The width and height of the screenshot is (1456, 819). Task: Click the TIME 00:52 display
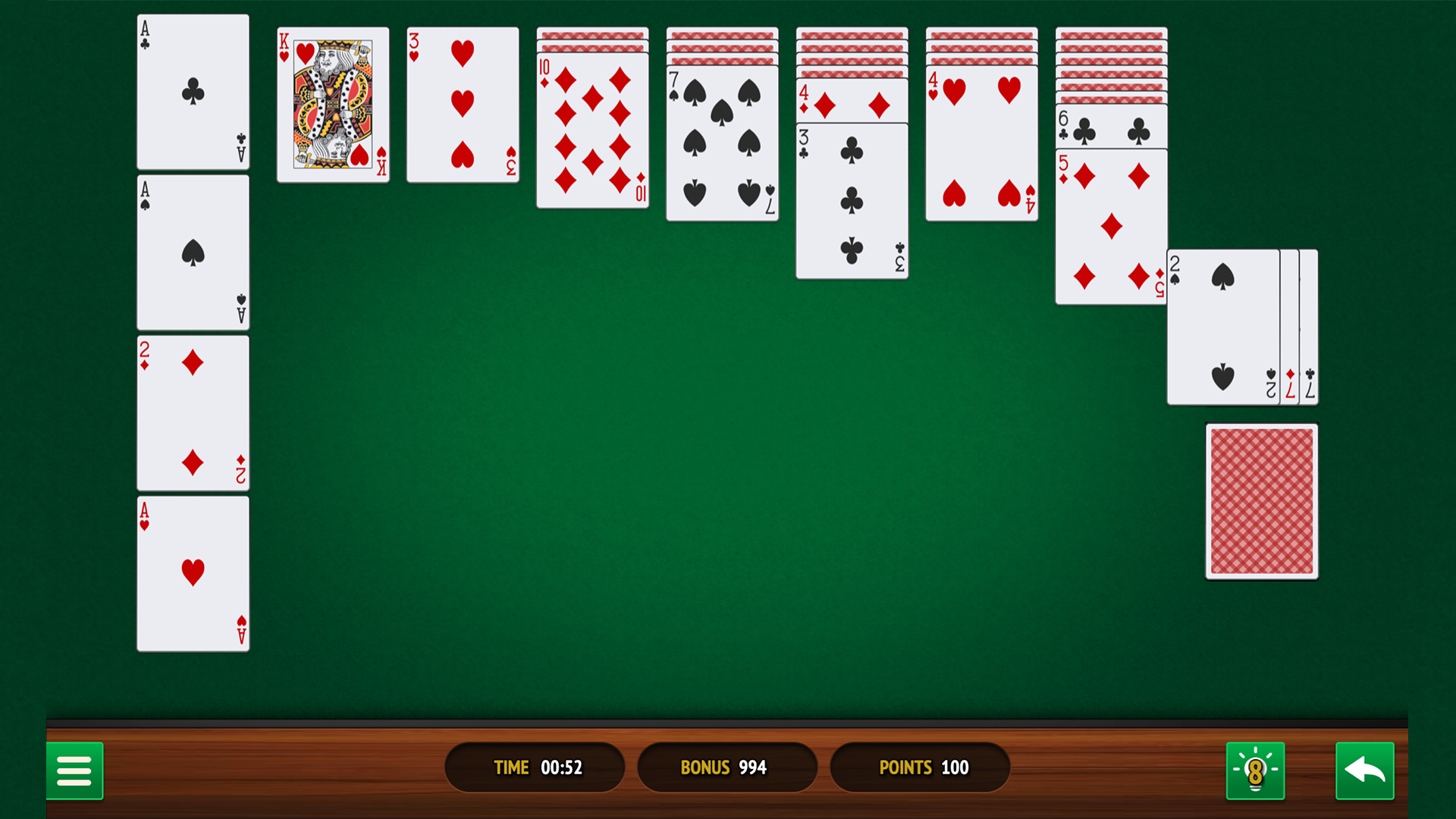point(535,767)
